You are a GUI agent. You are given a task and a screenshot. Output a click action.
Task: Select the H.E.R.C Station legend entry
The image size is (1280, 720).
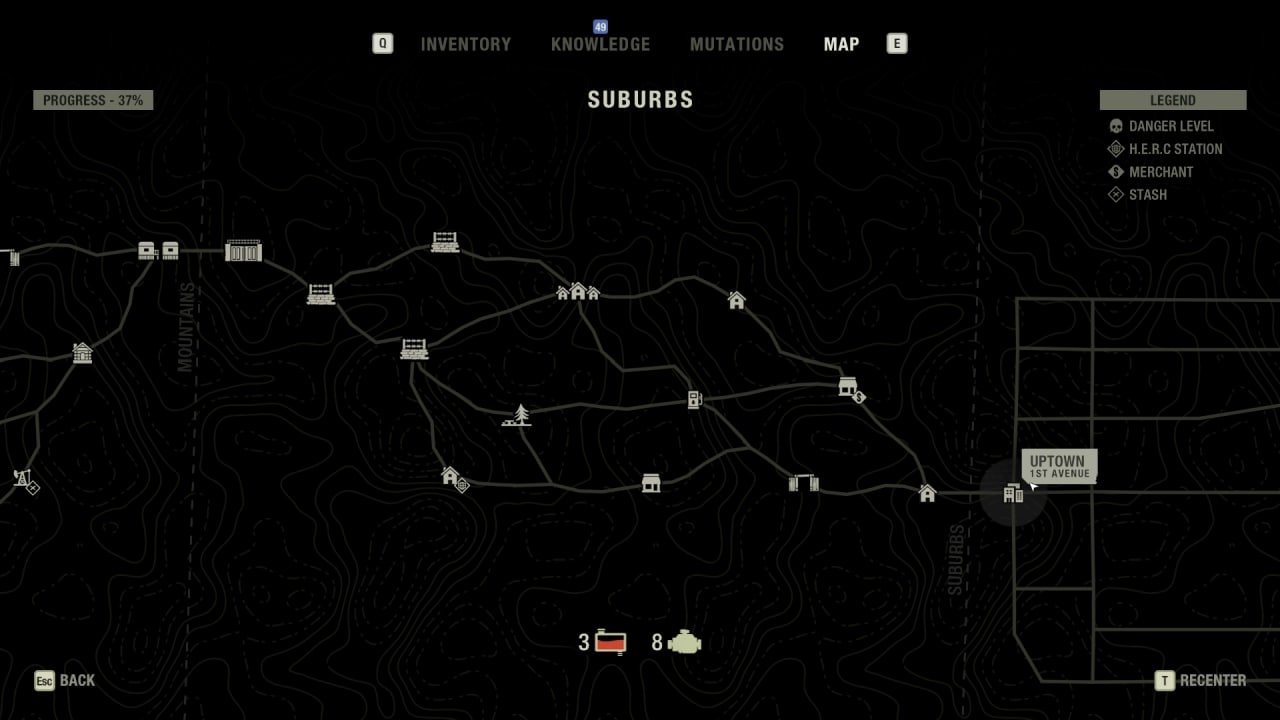[1174, 149]
